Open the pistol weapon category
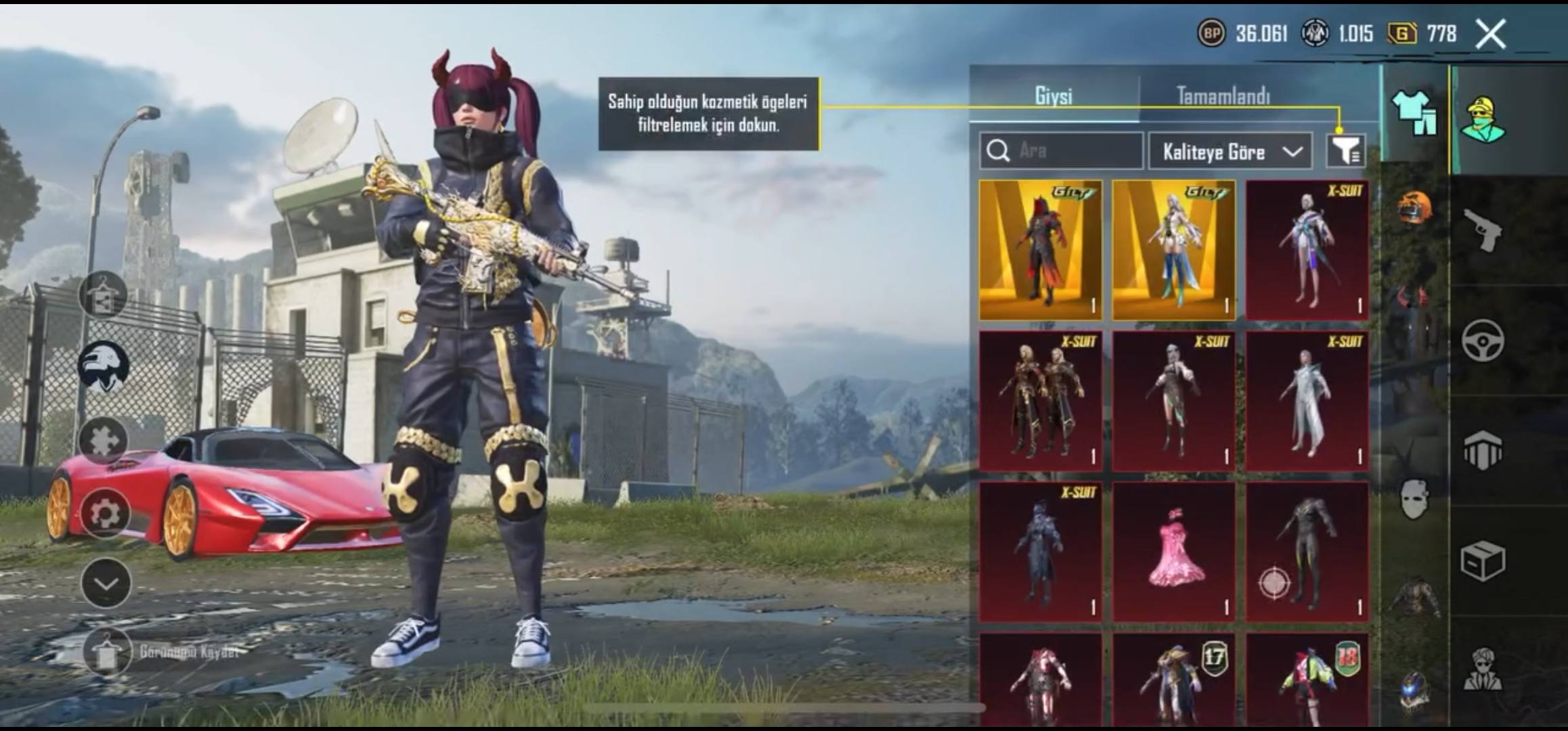1568x731 pixels. tap(1483, 230)
